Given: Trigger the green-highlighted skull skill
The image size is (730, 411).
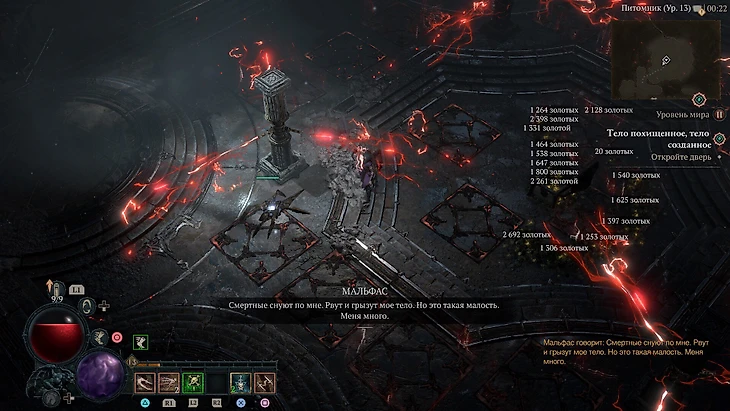Looking at the screenshot, I should (x=193, y=381).
